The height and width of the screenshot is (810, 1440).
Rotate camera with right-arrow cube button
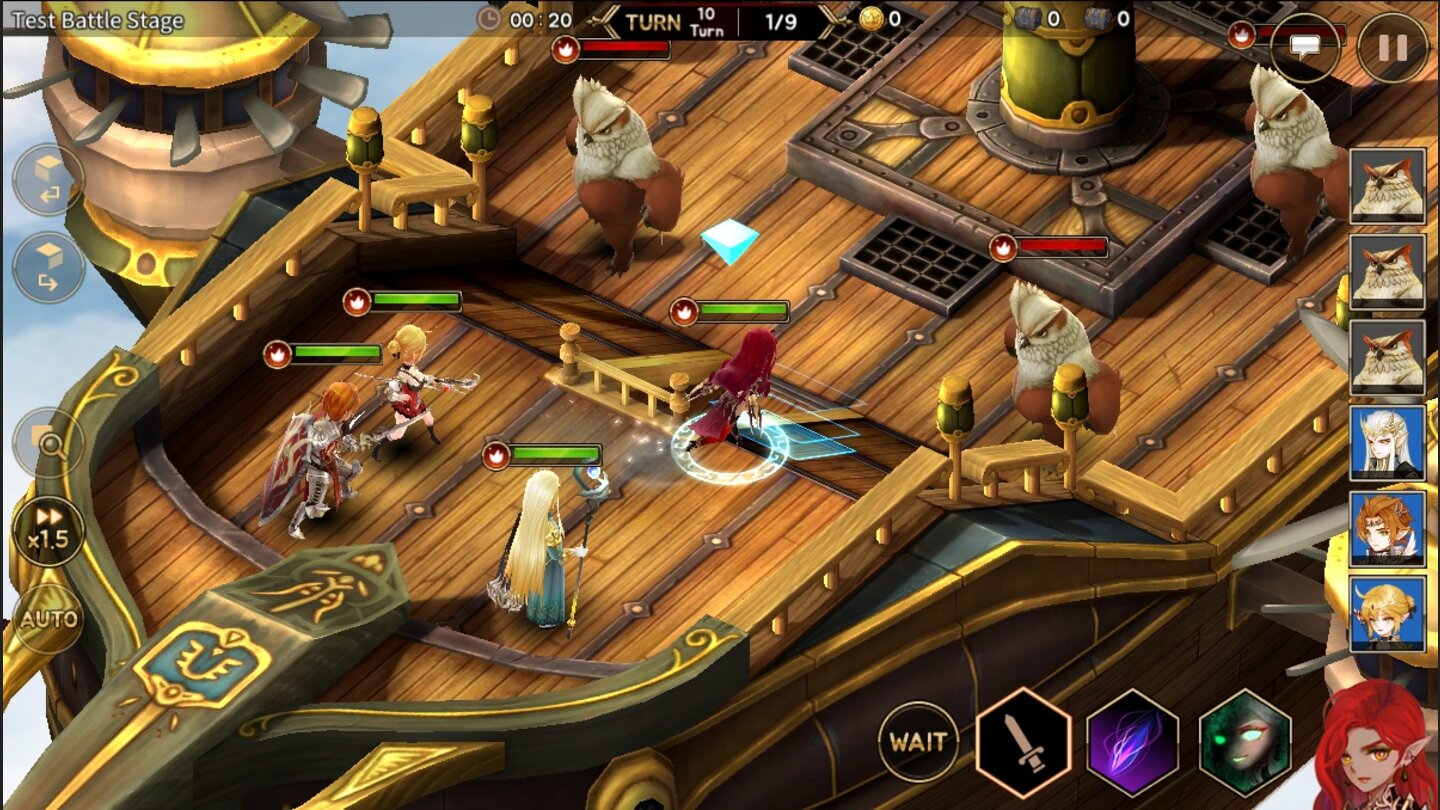click(48, 268)
